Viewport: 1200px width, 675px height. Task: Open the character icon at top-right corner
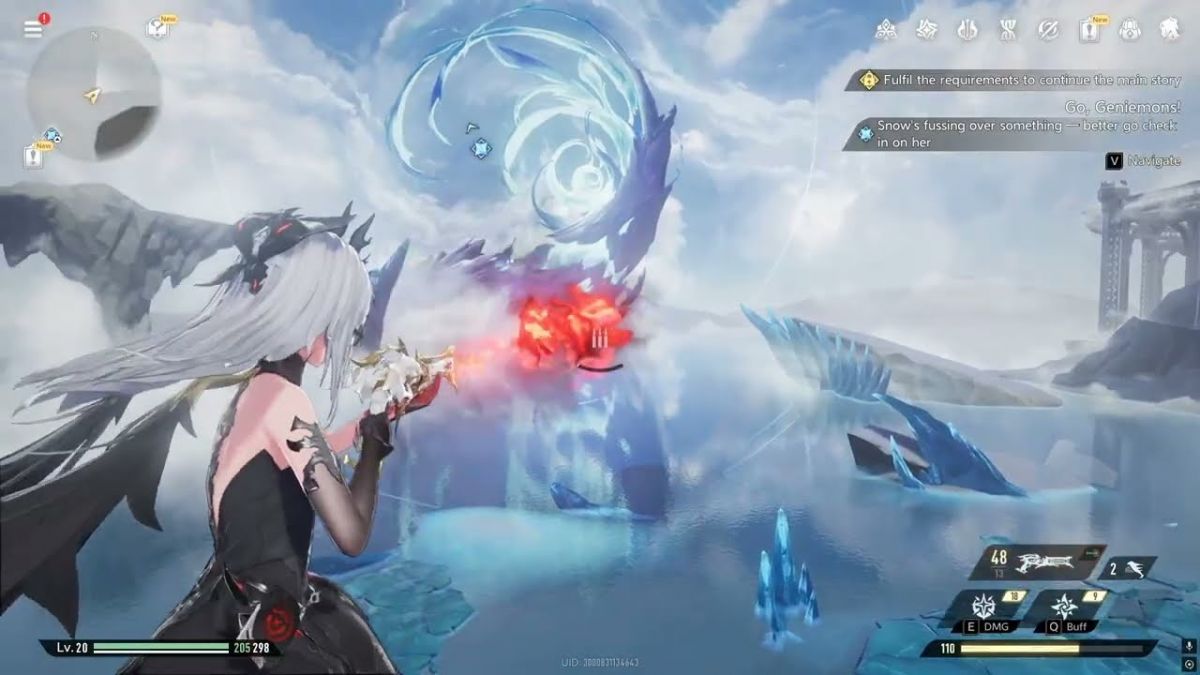click(x=1171, y=30)
